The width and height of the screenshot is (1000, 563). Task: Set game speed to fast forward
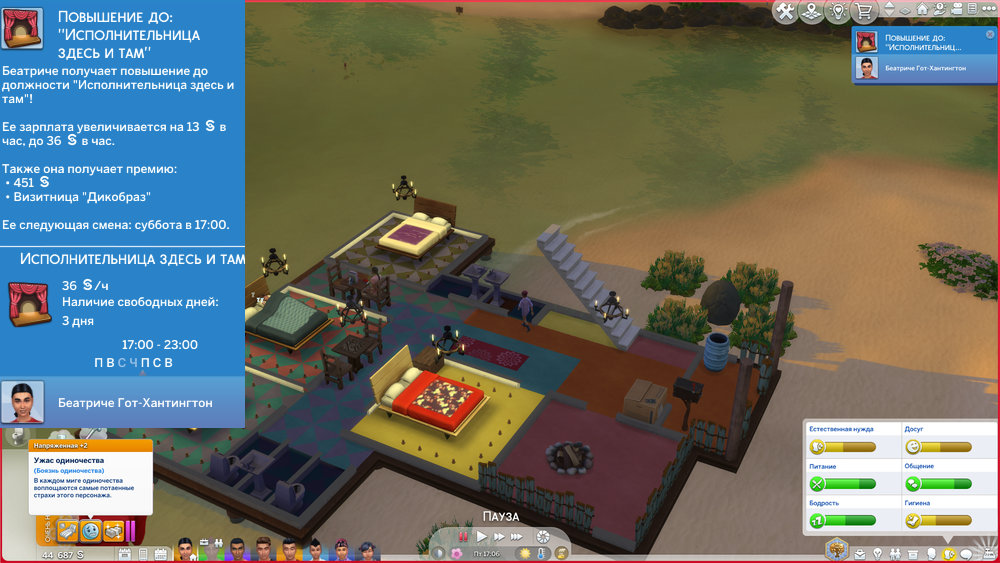[499, 538]
